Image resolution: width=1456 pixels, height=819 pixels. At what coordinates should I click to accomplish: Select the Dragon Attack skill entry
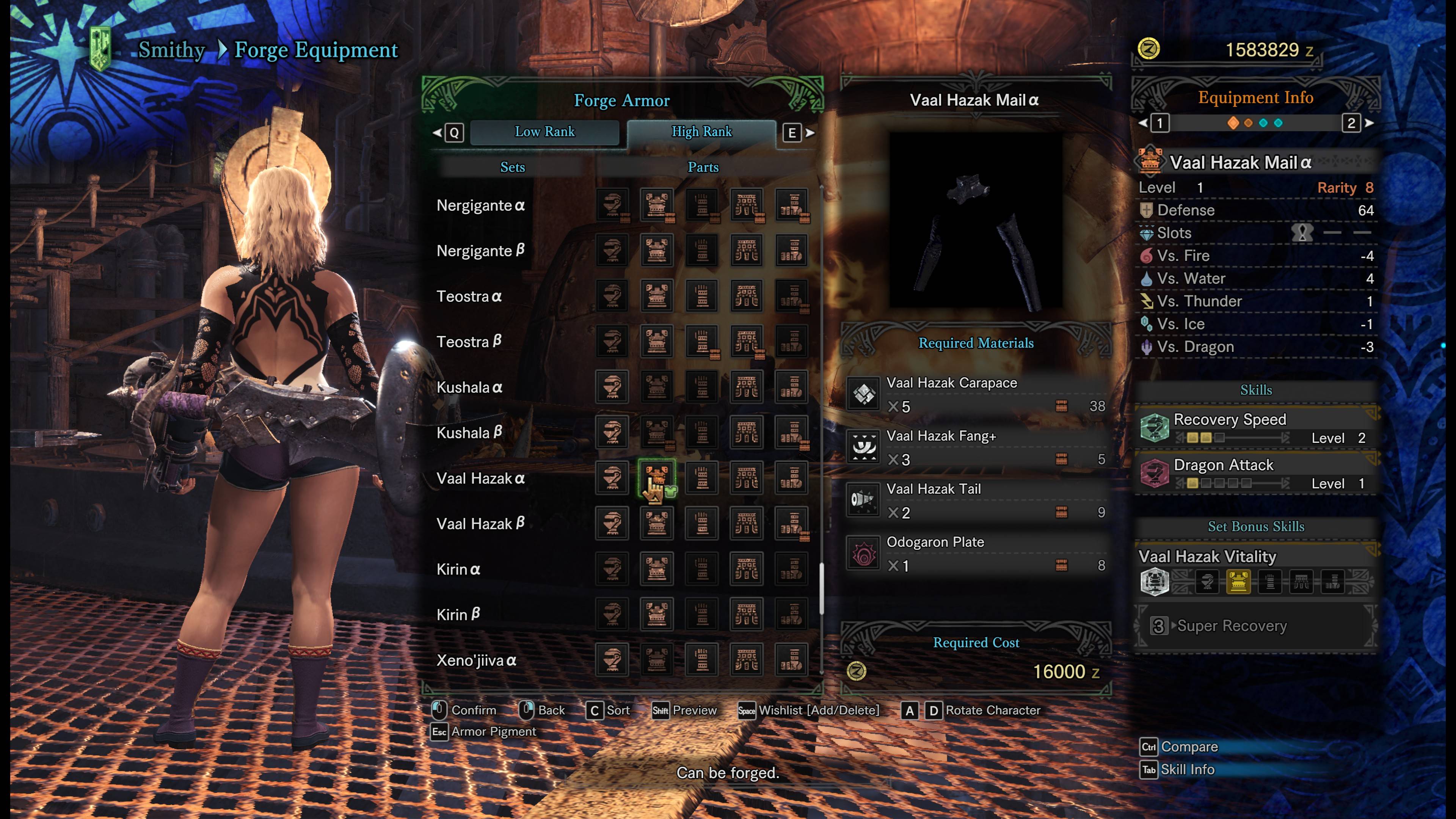click(x=1256, y=474)
